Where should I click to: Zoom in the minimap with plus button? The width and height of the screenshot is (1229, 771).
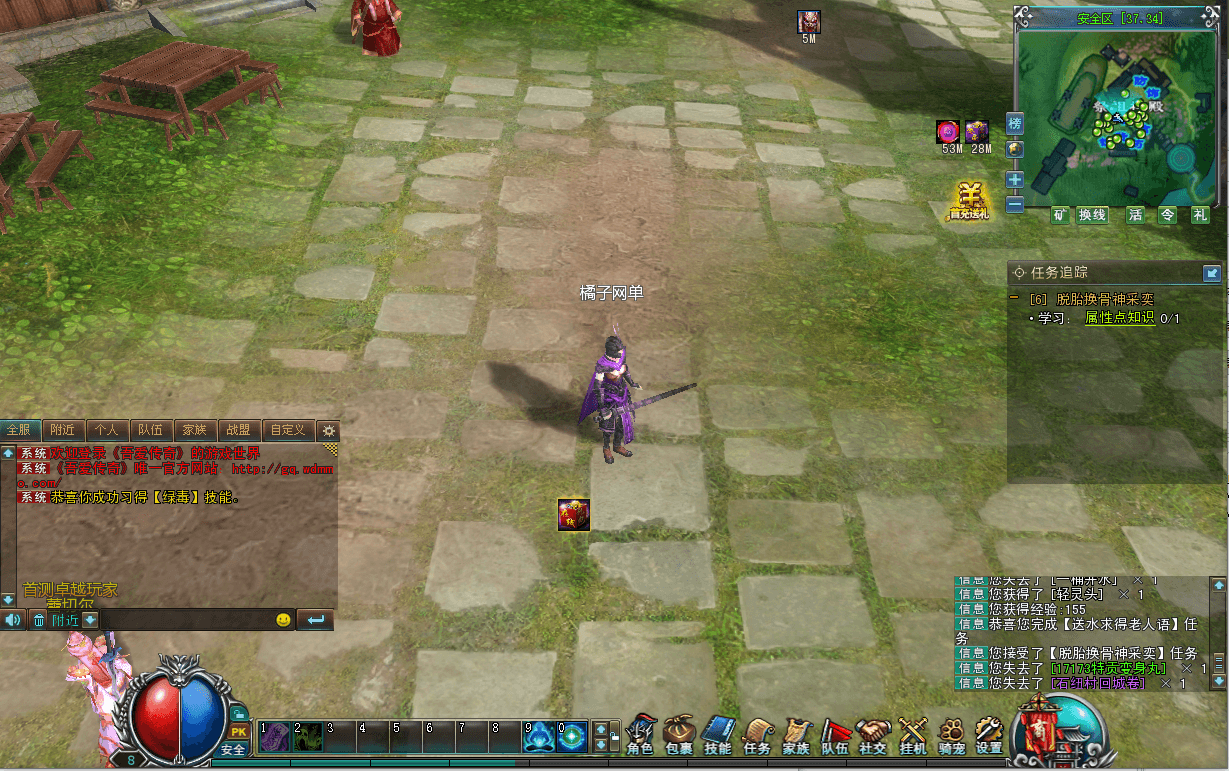1015,180
